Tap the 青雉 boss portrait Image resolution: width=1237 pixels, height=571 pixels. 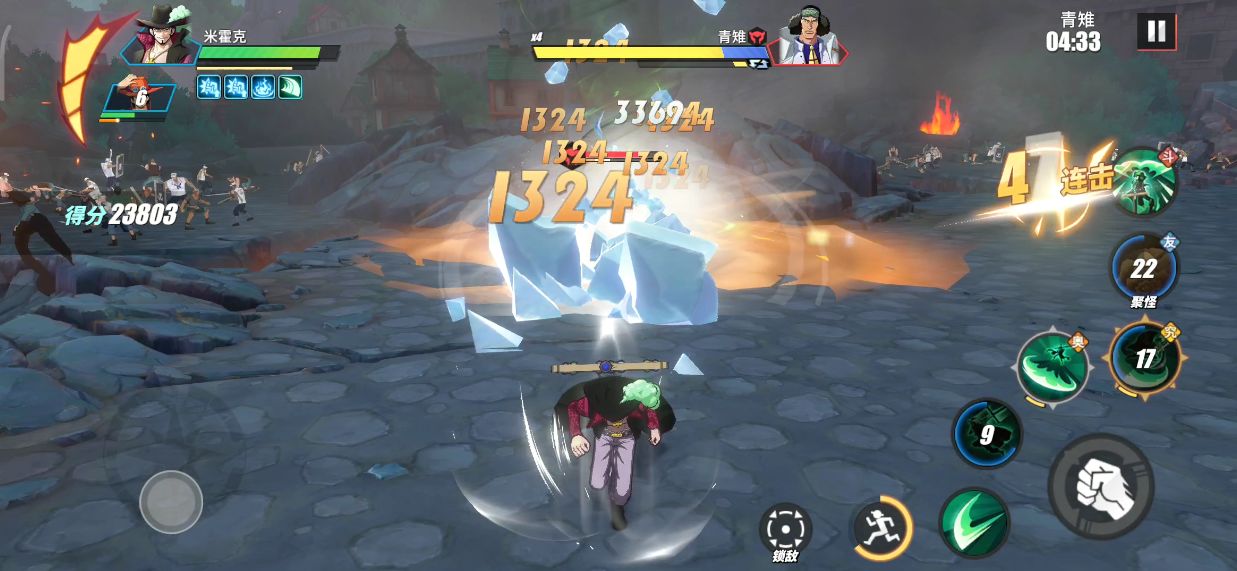pyautogui.click(x=808, y=38)
